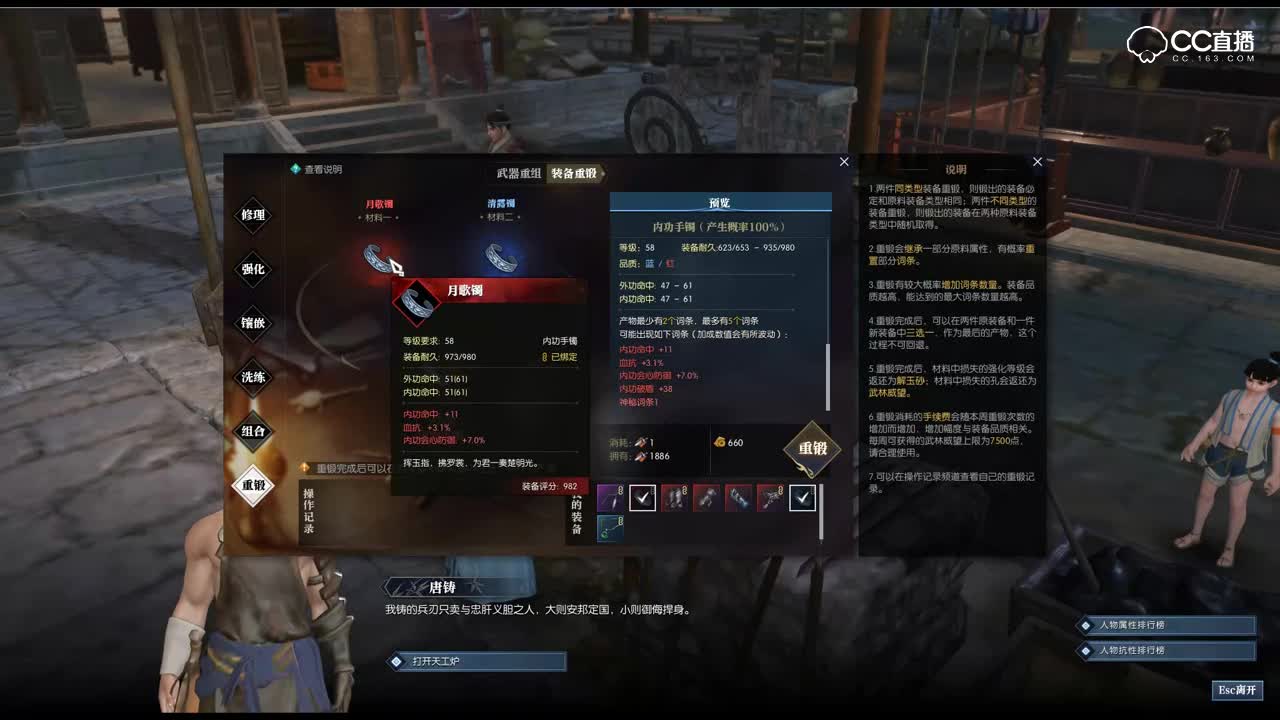Image resolution: width=1280 pixels, height=720 pixels.
Task: Select the 修理 repair sidebar icon
Action: 252,216
